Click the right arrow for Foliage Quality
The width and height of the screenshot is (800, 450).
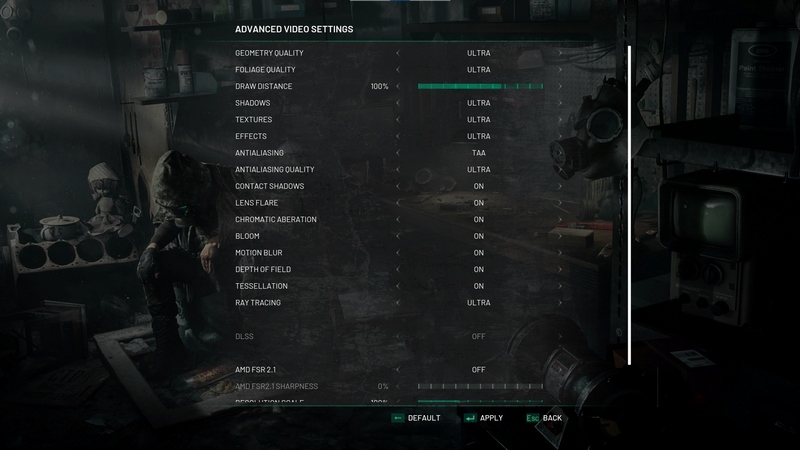[x=560, y=70]
